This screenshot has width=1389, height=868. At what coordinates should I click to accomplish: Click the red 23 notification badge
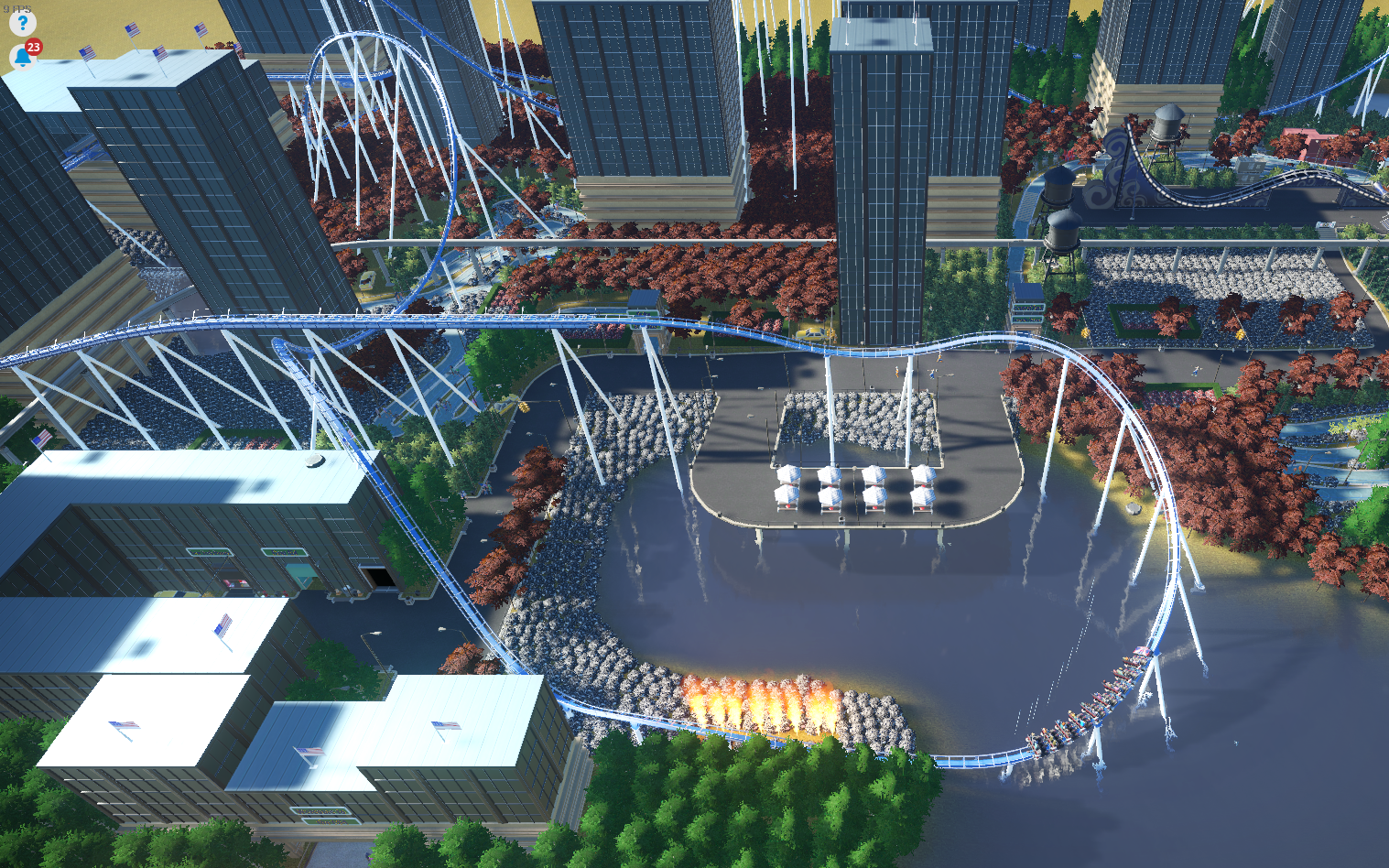pos(34,46)
